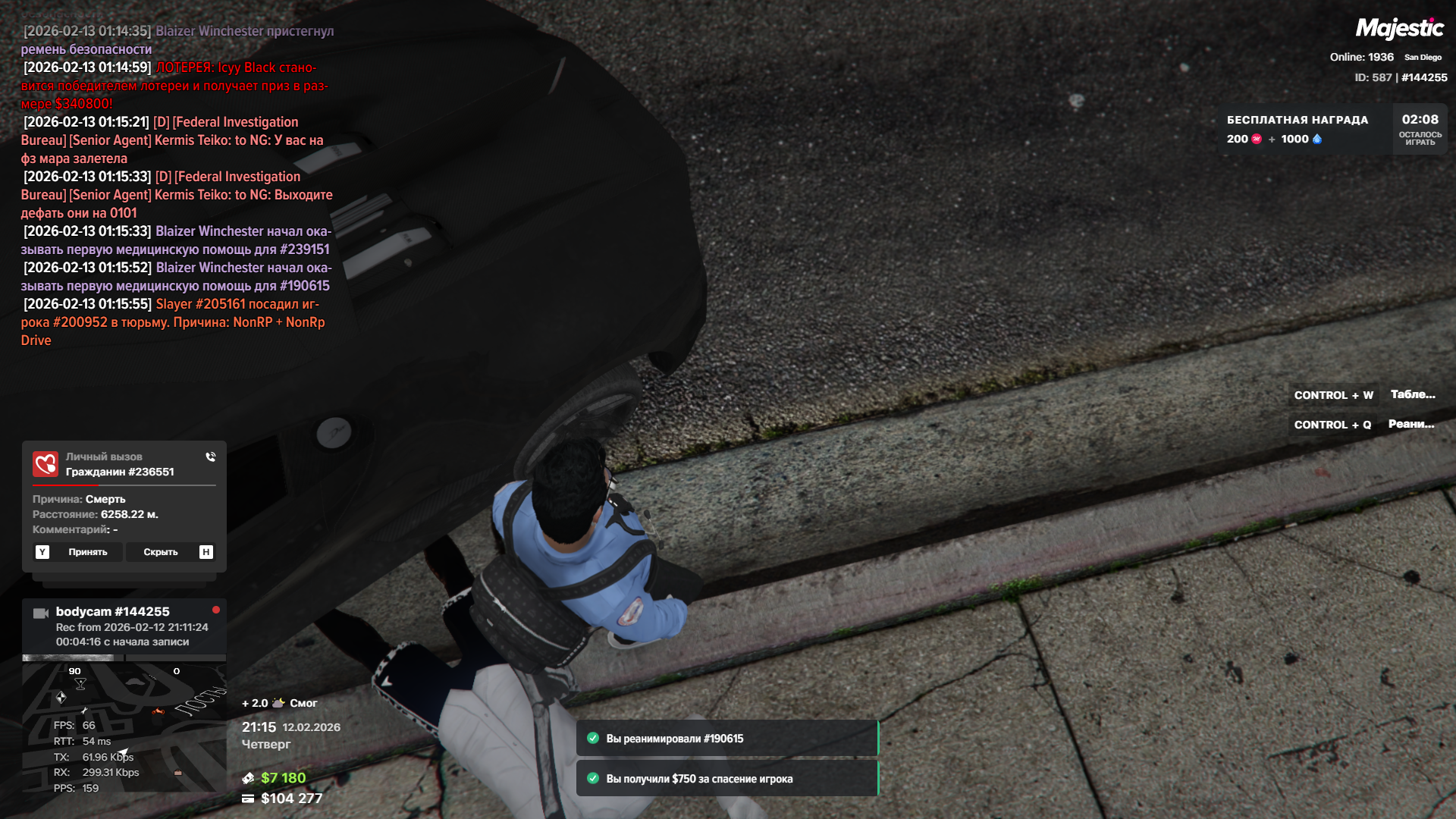This screenshot has height=819, width=1456.
Task: Open the chat log area
Action: (176, 186)
